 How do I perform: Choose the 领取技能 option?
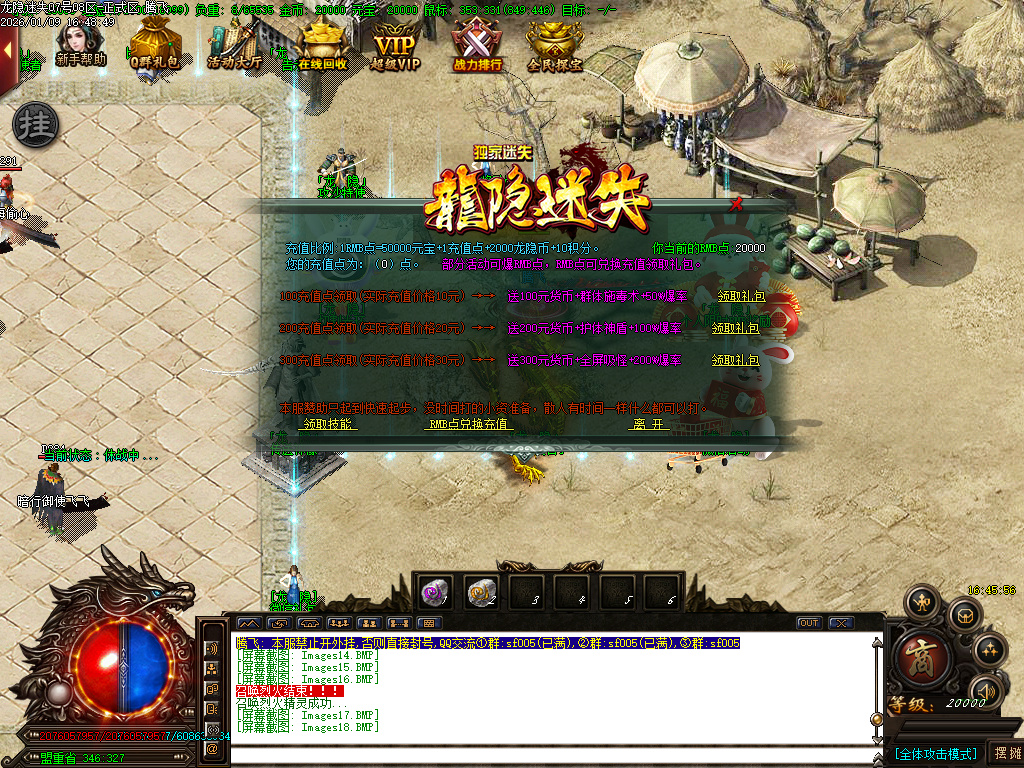pyautogui.click(x=329, y=424)
